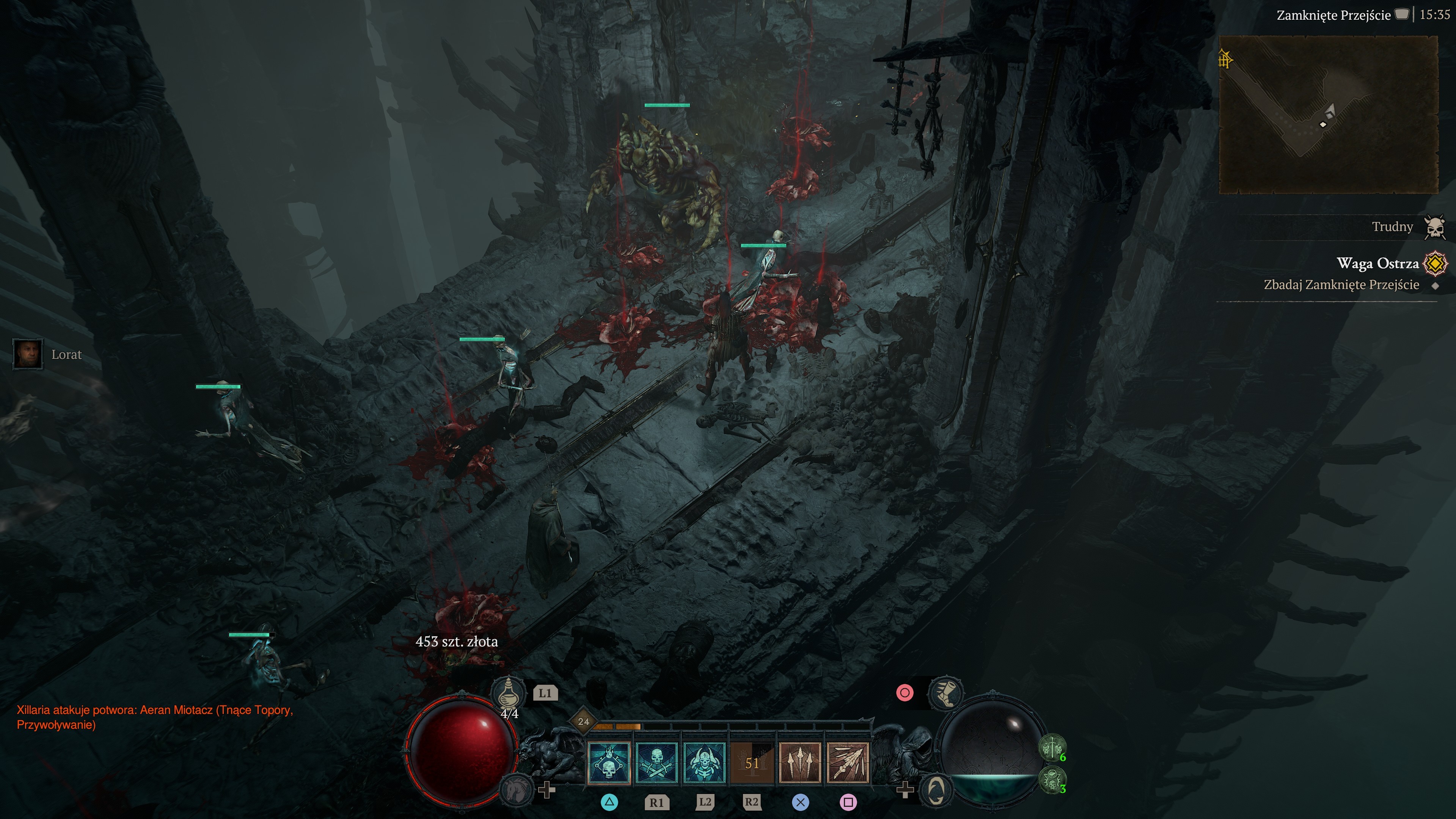1456x819 pixels.
Task: Click the level 24 badge
Action: (583, 721)
